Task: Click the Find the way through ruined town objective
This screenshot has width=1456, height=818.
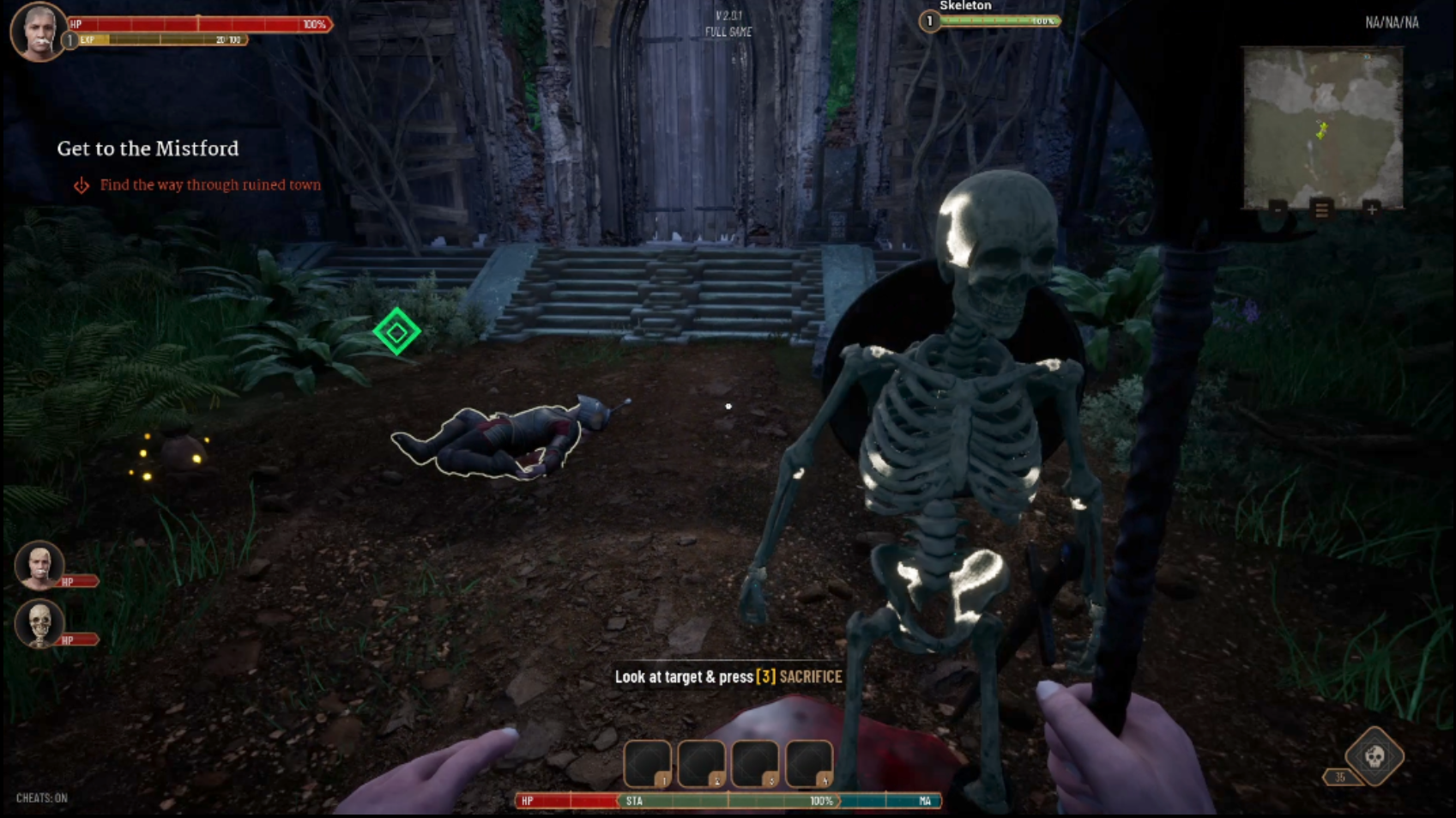Action: (211, 185)
